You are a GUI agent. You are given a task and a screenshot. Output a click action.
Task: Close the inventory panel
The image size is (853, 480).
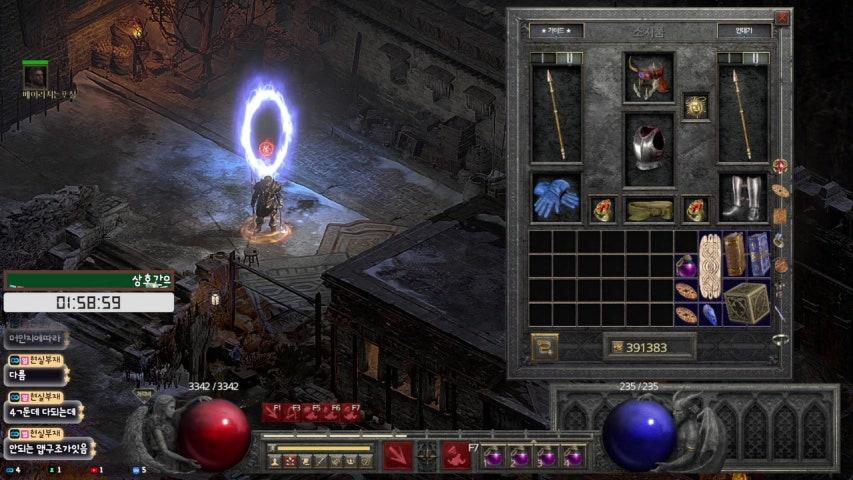point(782,19)
